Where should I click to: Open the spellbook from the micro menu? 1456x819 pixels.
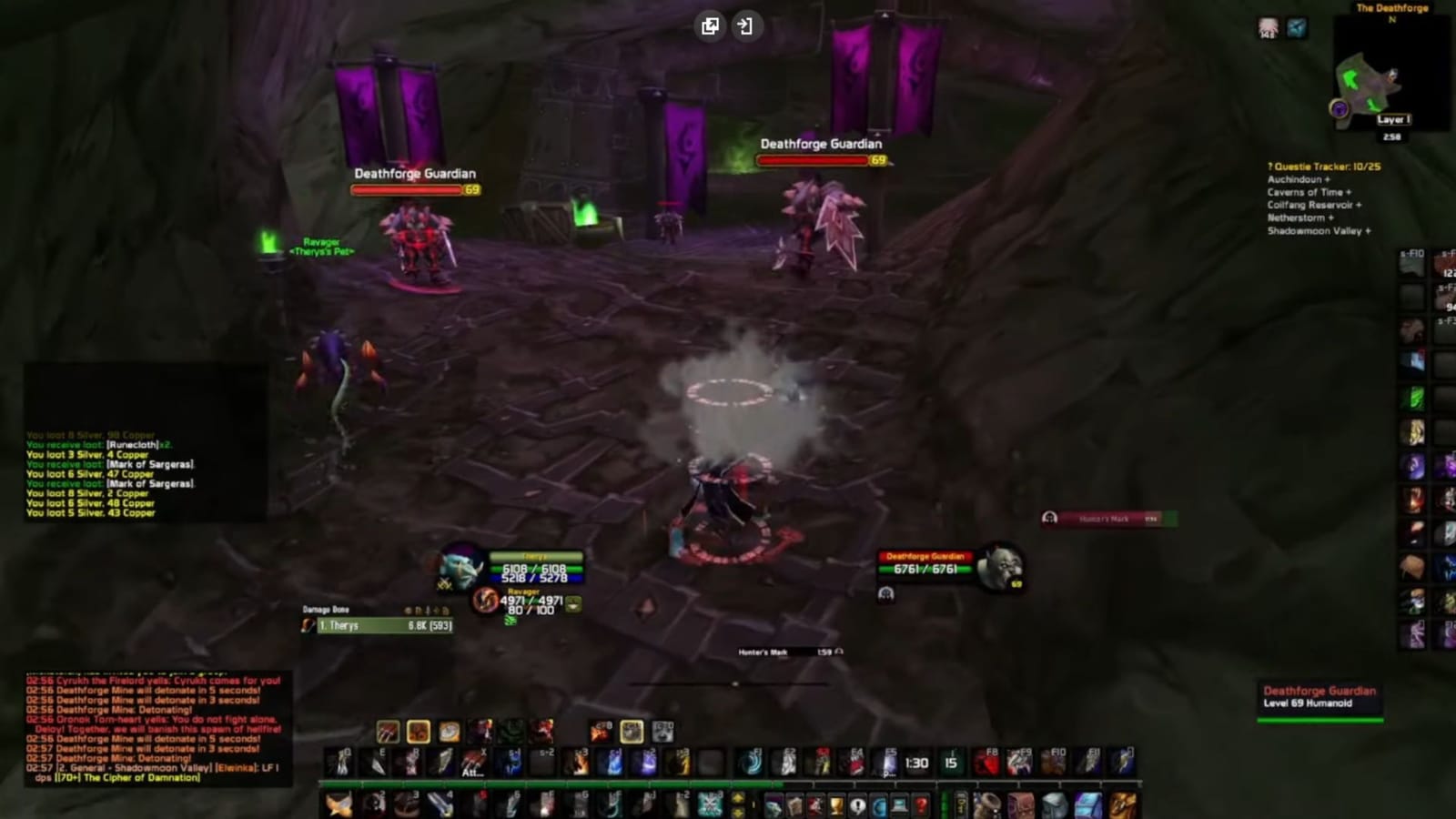point(795,804)
